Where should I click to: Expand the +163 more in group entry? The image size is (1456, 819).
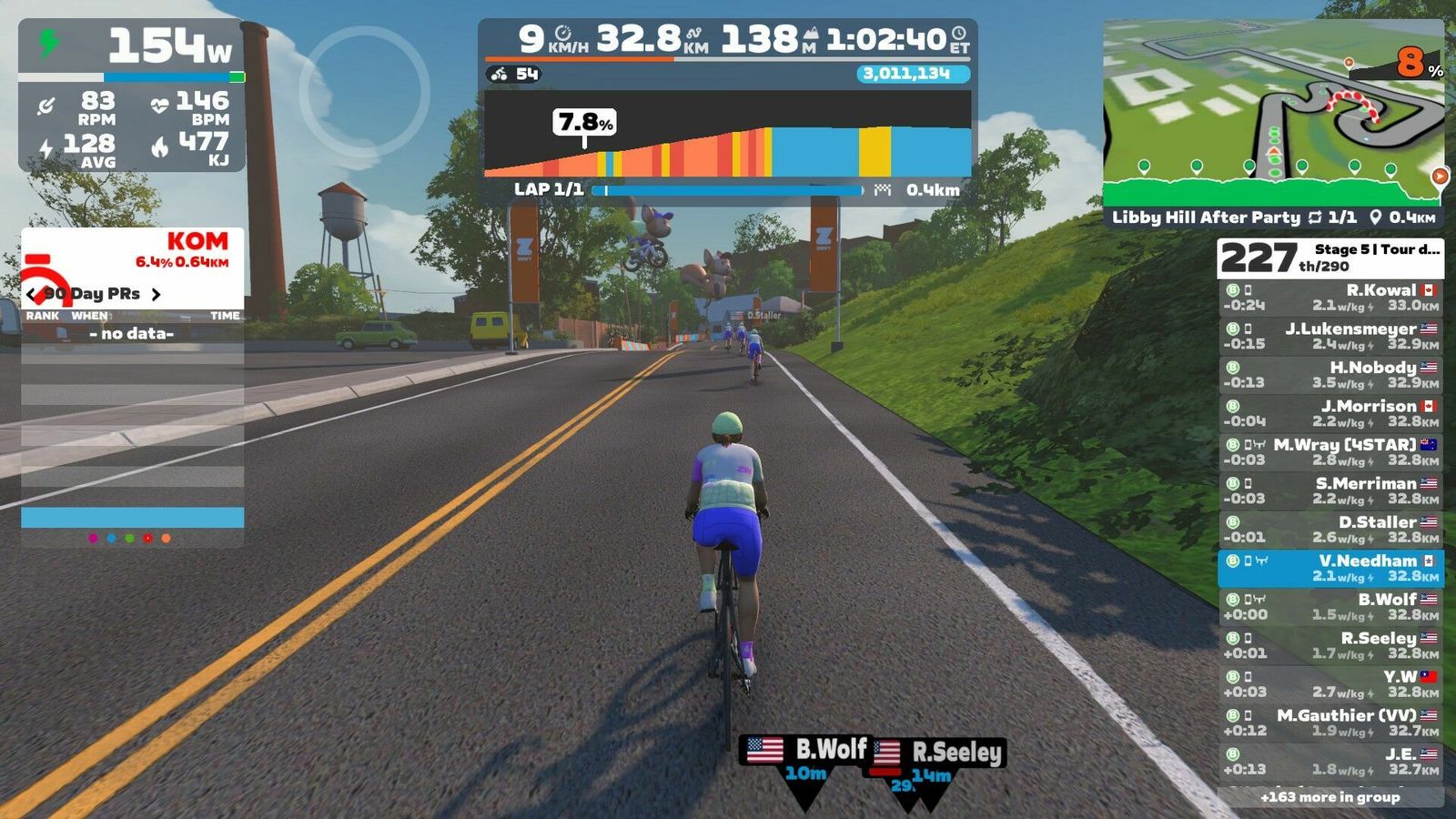(1330, 797)
